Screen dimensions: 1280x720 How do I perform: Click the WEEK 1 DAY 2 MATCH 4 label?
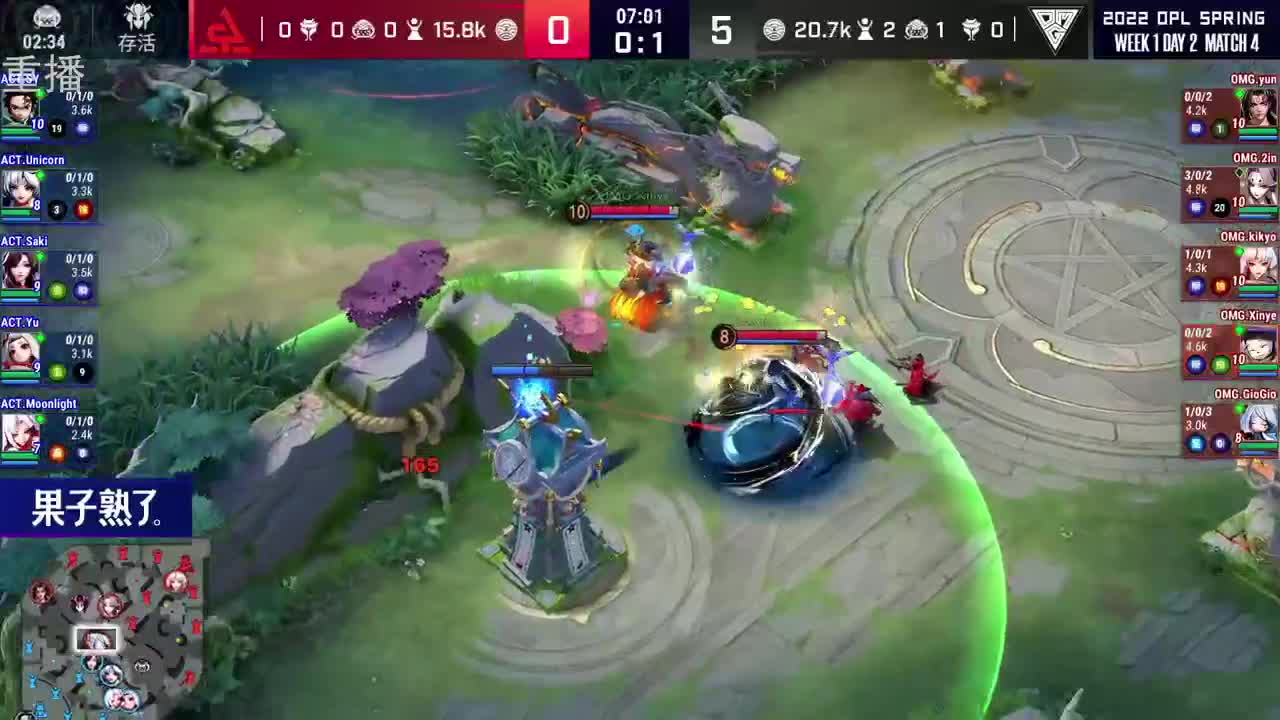coord(1184,39)
